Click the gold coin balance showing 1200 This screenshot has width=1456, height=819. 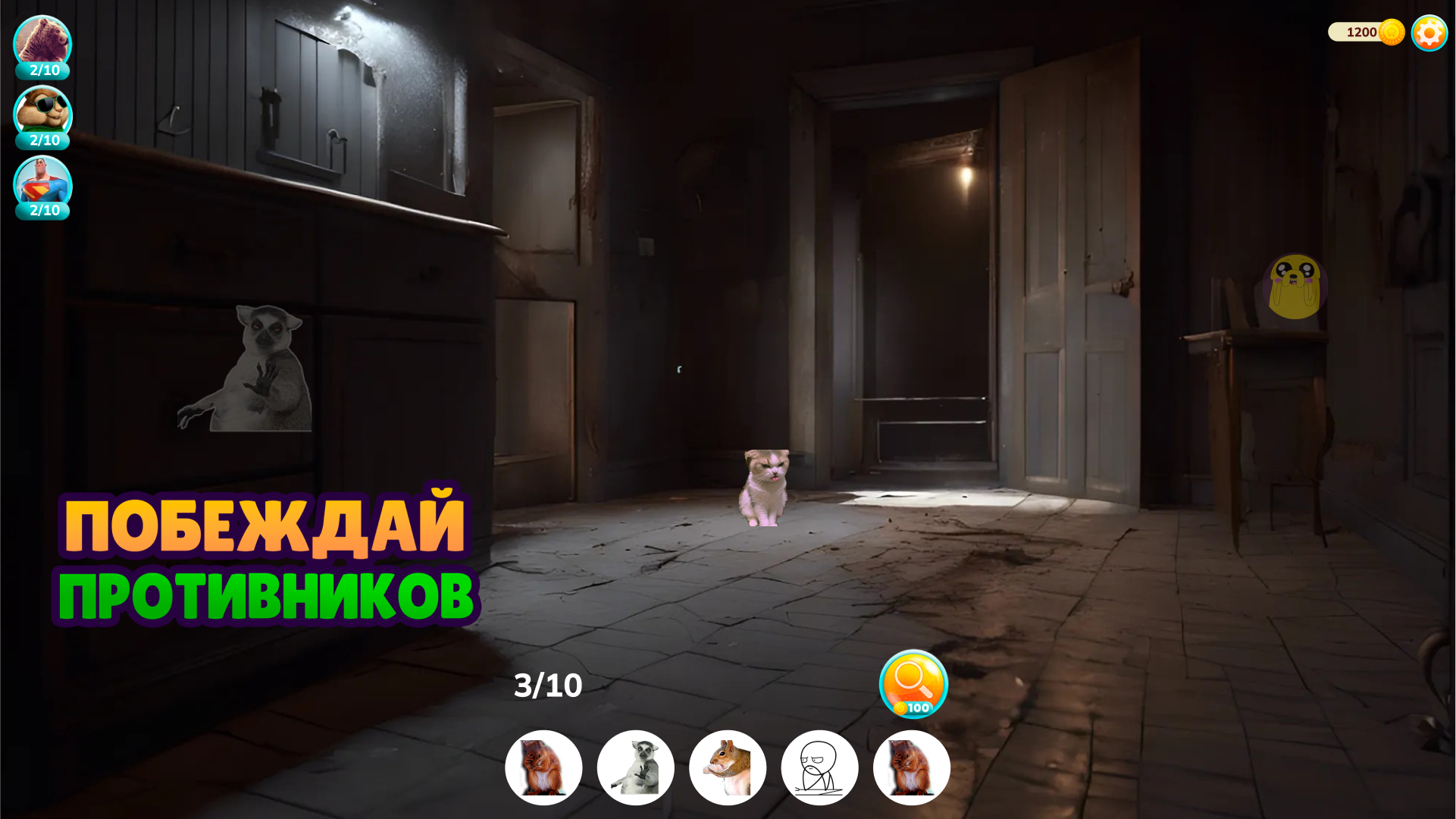pyautogui.click(x=1364, y=32)
